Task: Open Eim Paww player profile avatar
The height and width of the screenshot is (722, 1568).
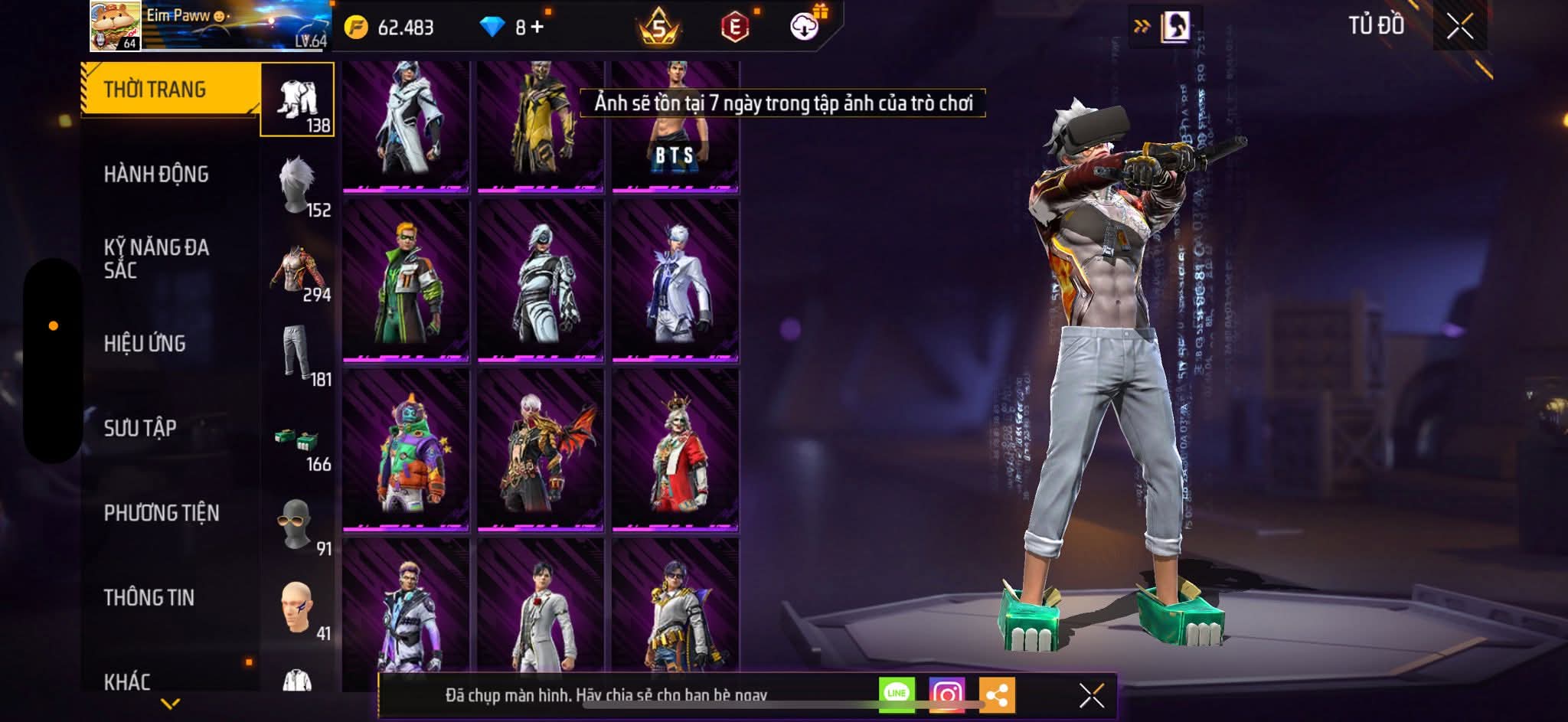Action: [x=115, y=26]
